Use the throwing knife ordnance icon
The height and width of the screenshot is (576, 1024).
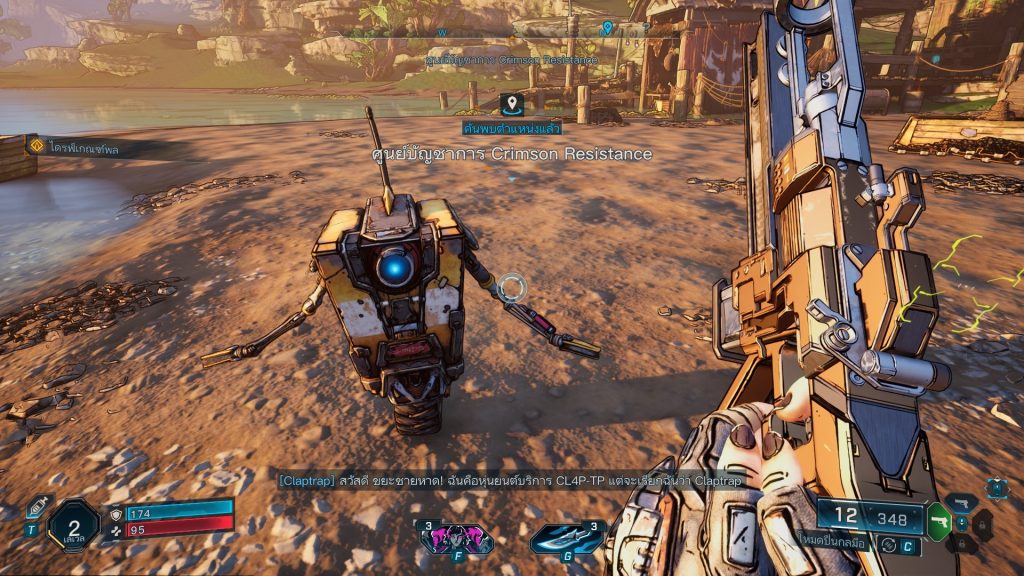coord(567,538)
